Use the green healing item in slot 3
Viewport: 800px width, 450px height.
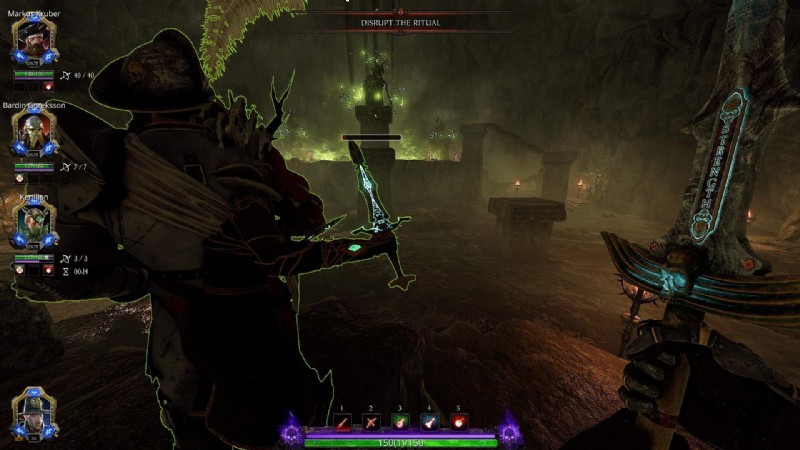(x=401, y=424)
